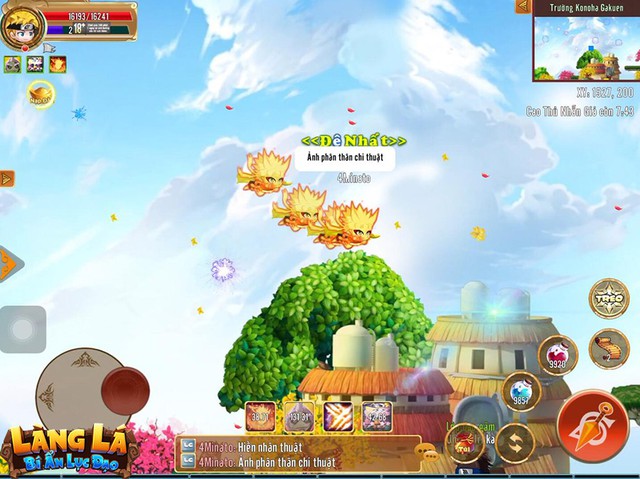Collapse the minimap with the arrow
The image size is (640, 479).
coord(522,7)
